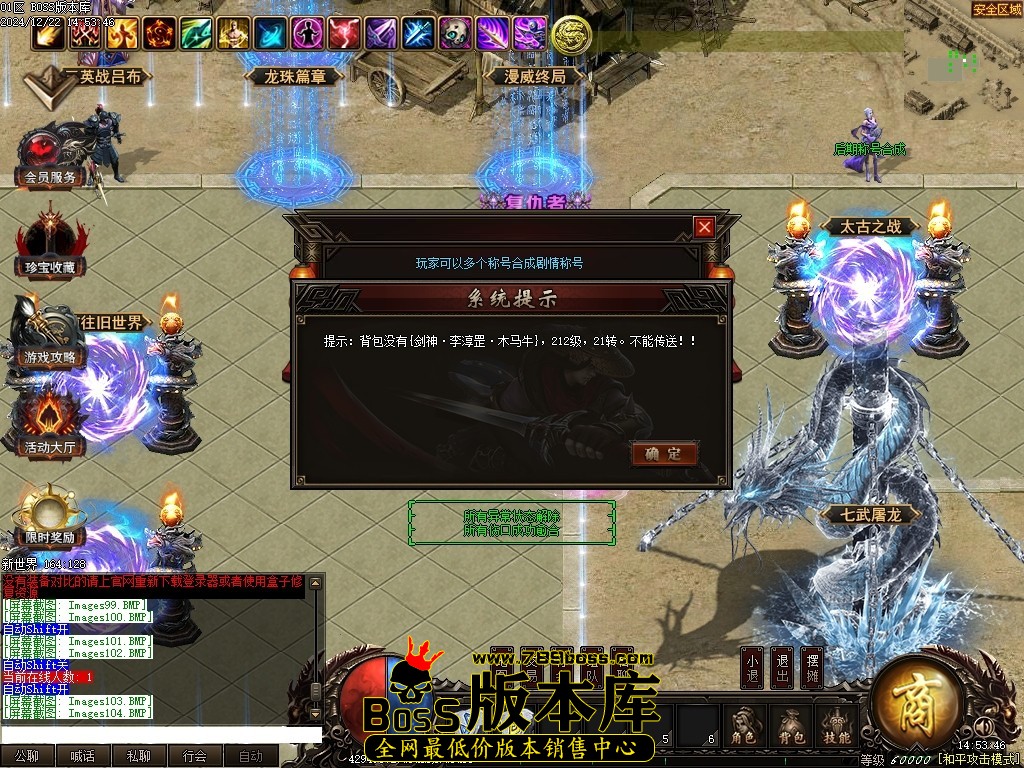Click the 摆摊 stall button
This screenshot has height=768, width=1024.
pos(813,668)
